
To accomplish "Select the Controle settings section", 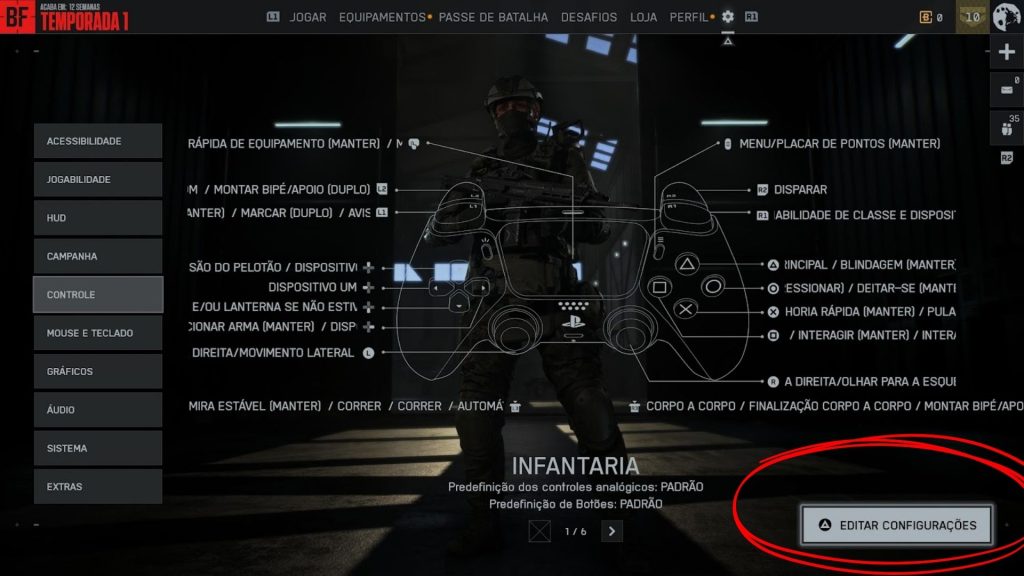I will 97,295.
